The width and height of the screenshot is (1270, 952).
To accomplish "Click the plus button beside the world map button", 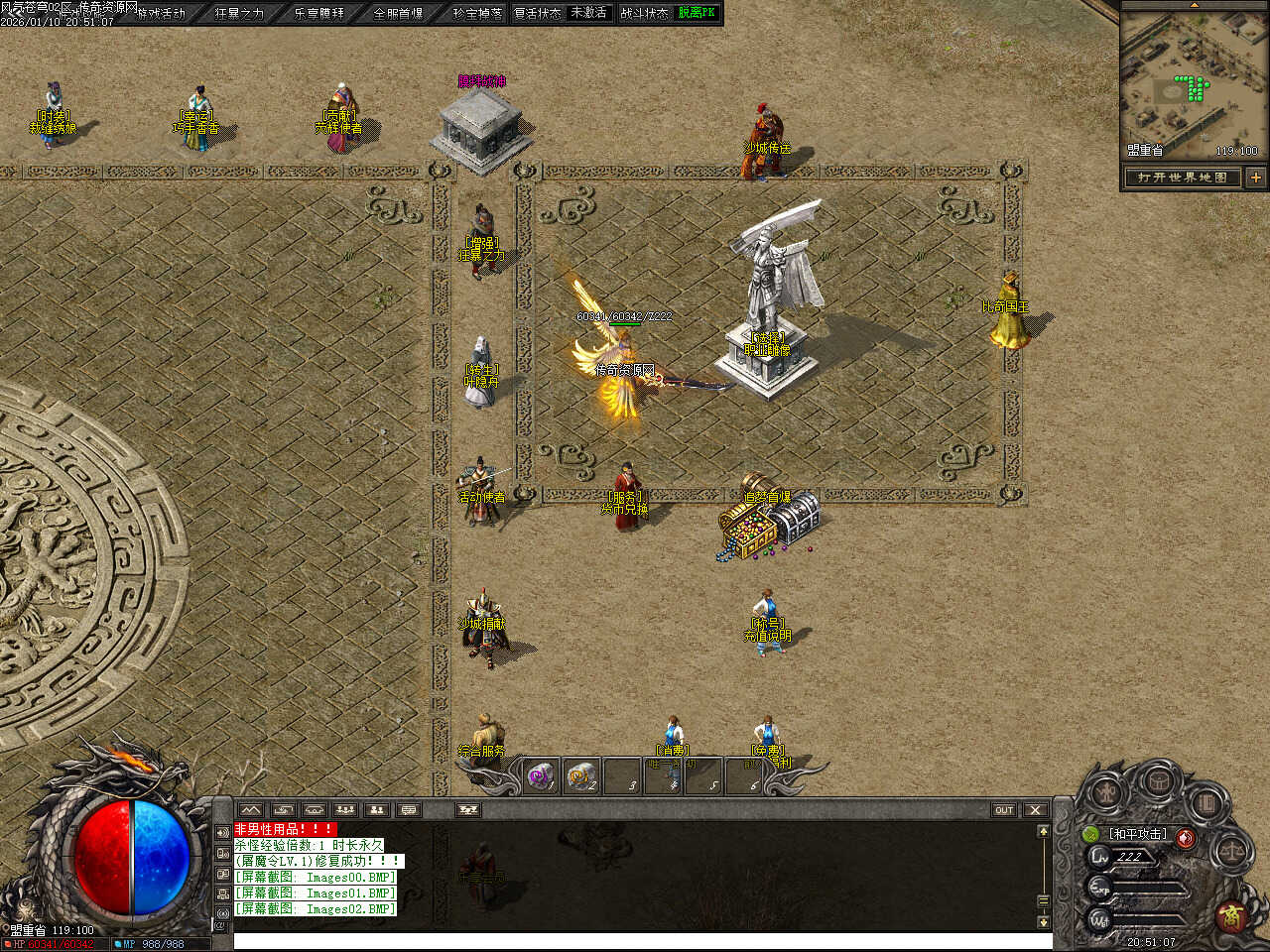I will coord(1255,178).
